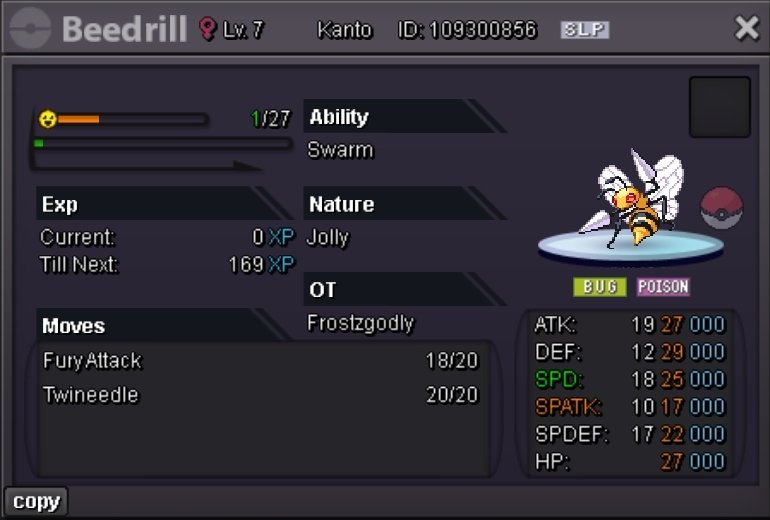Viewport: 770px width, 520px height.
Task: Click the empty held item slot
Action: point(719,107)
